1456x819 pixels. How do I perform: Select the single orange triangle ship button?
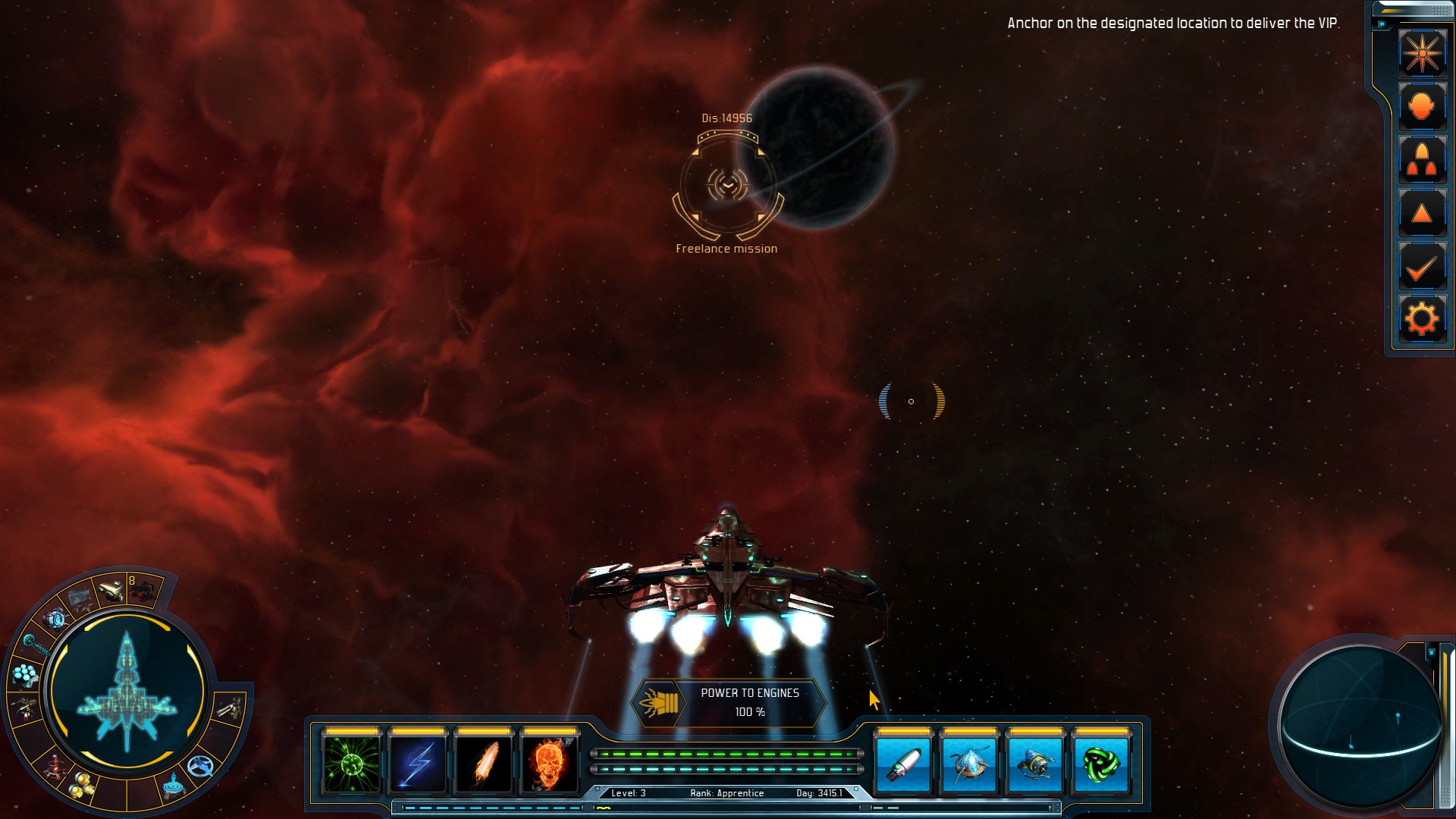[x=1422, y=214]
